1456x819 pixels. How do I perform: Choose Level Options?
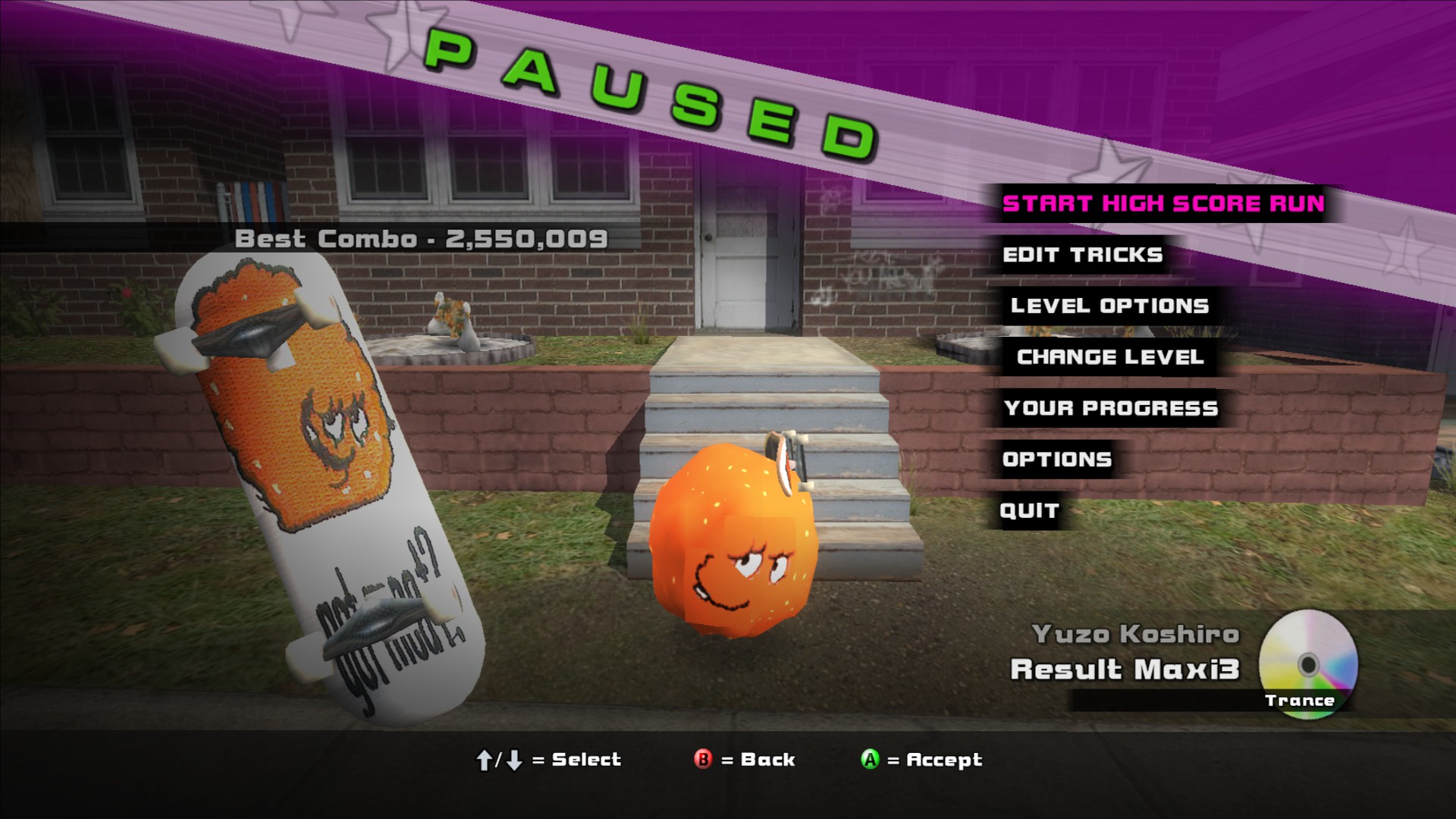(1109, 306)
